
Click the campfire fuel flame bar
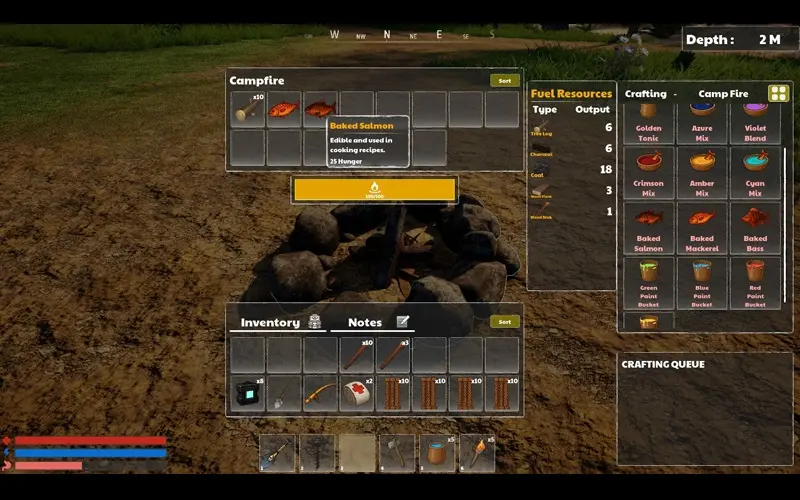click(x=375, y=189)
